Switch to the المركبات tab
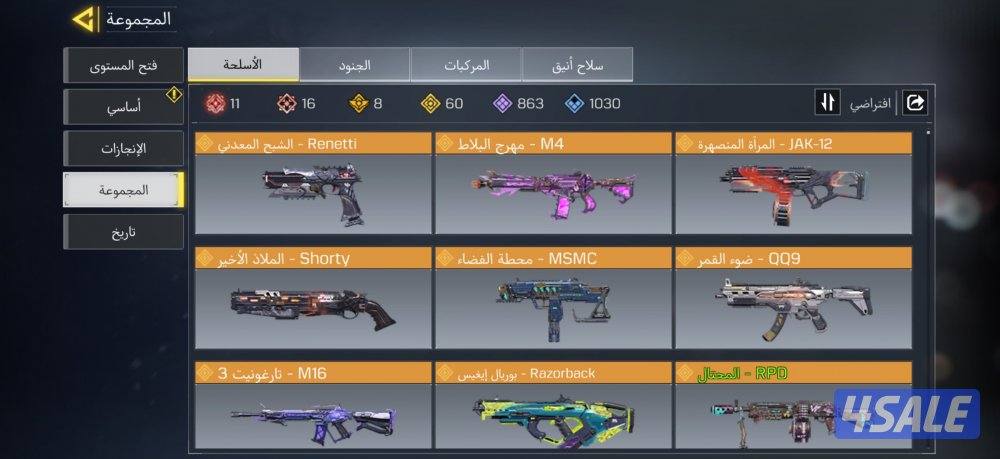This screenshot has width=1000, height=459. 466,65
